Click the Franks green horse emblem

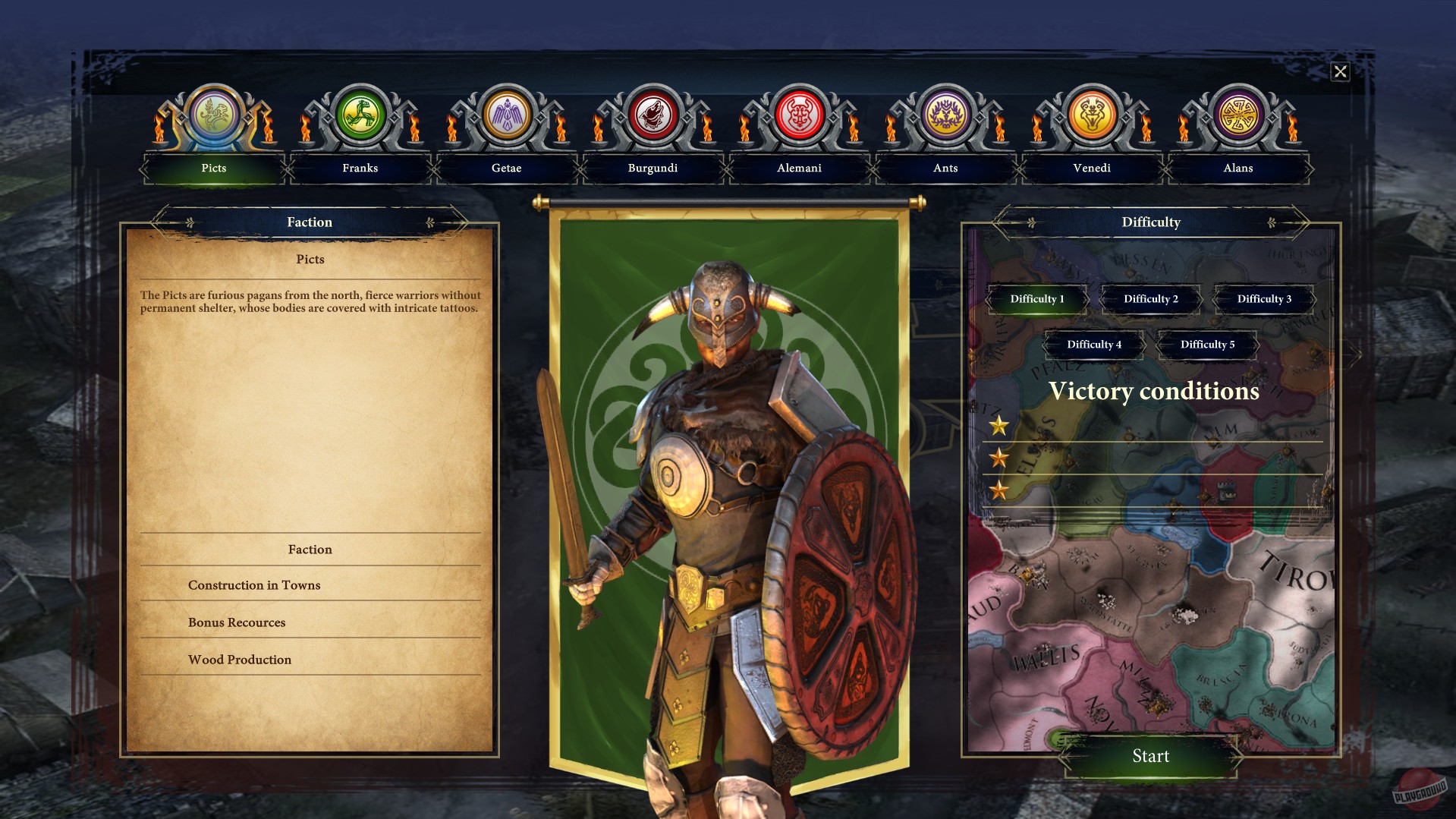pyautogui.click(x=360, y=116)
